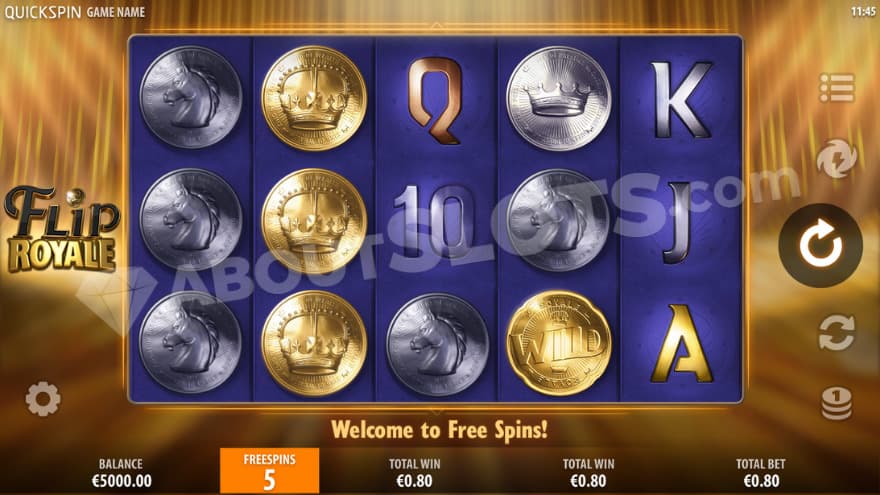Open the paytable list menu
880x495 pixels.
coord(836,88)
